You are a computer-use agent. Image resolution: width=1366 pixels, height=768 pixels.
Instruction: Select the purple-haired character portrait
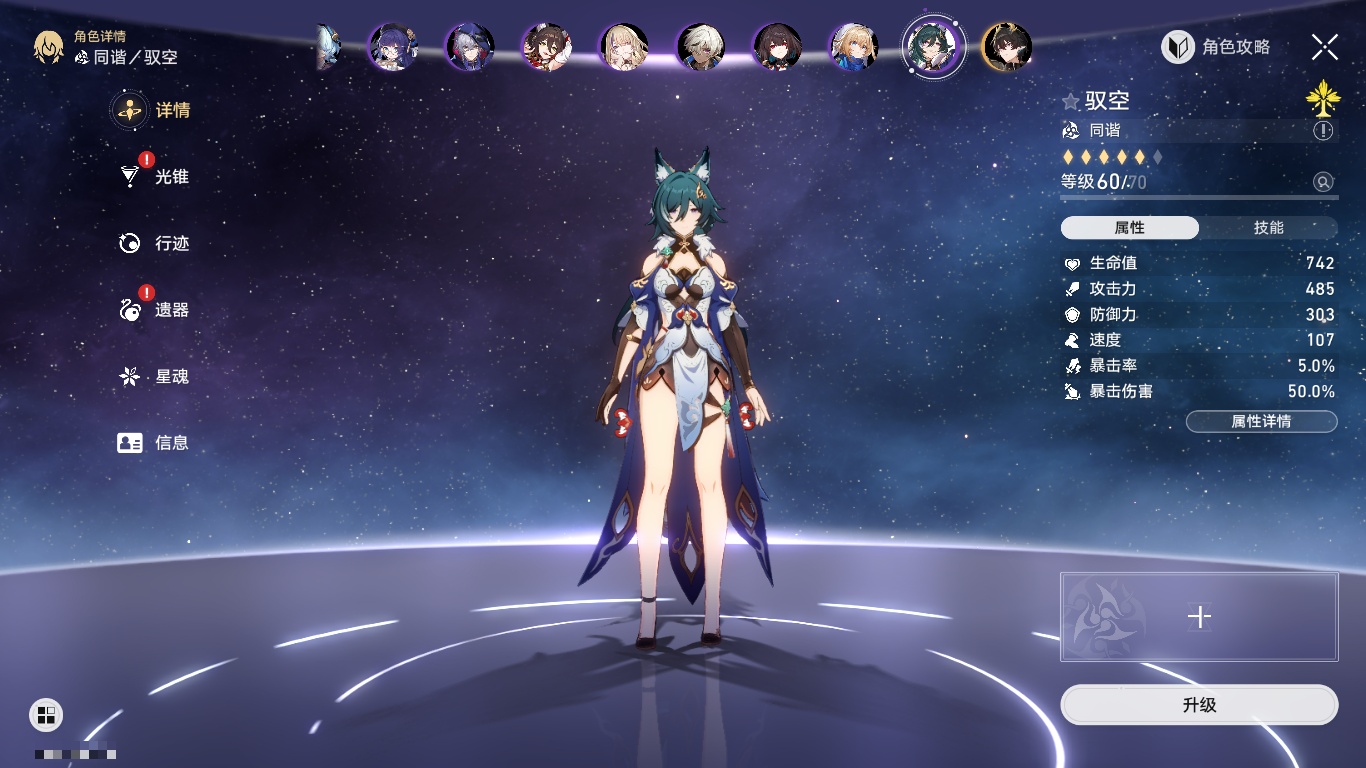coord(393,47)
